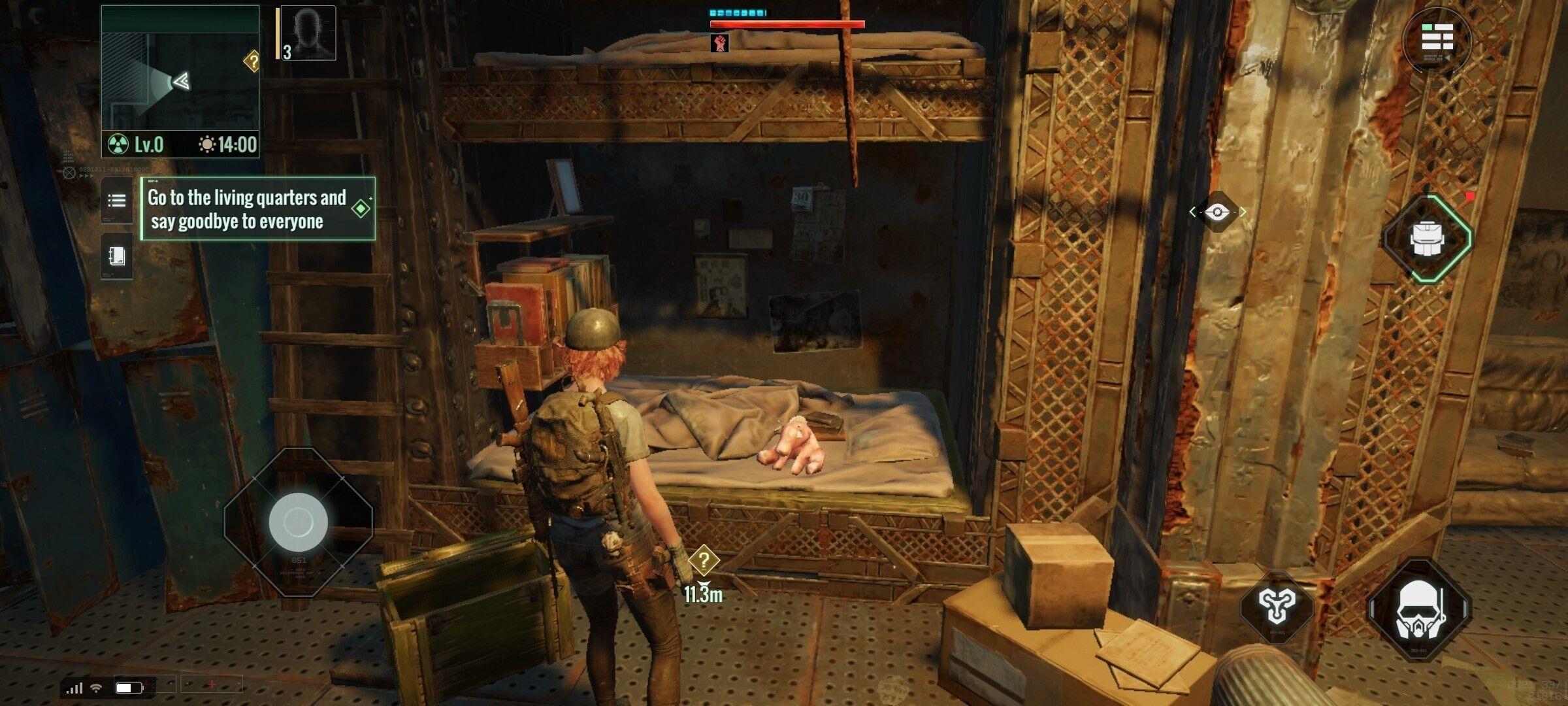
Task: Open the journal notebook icon
Action: click(x=116, y=256)
